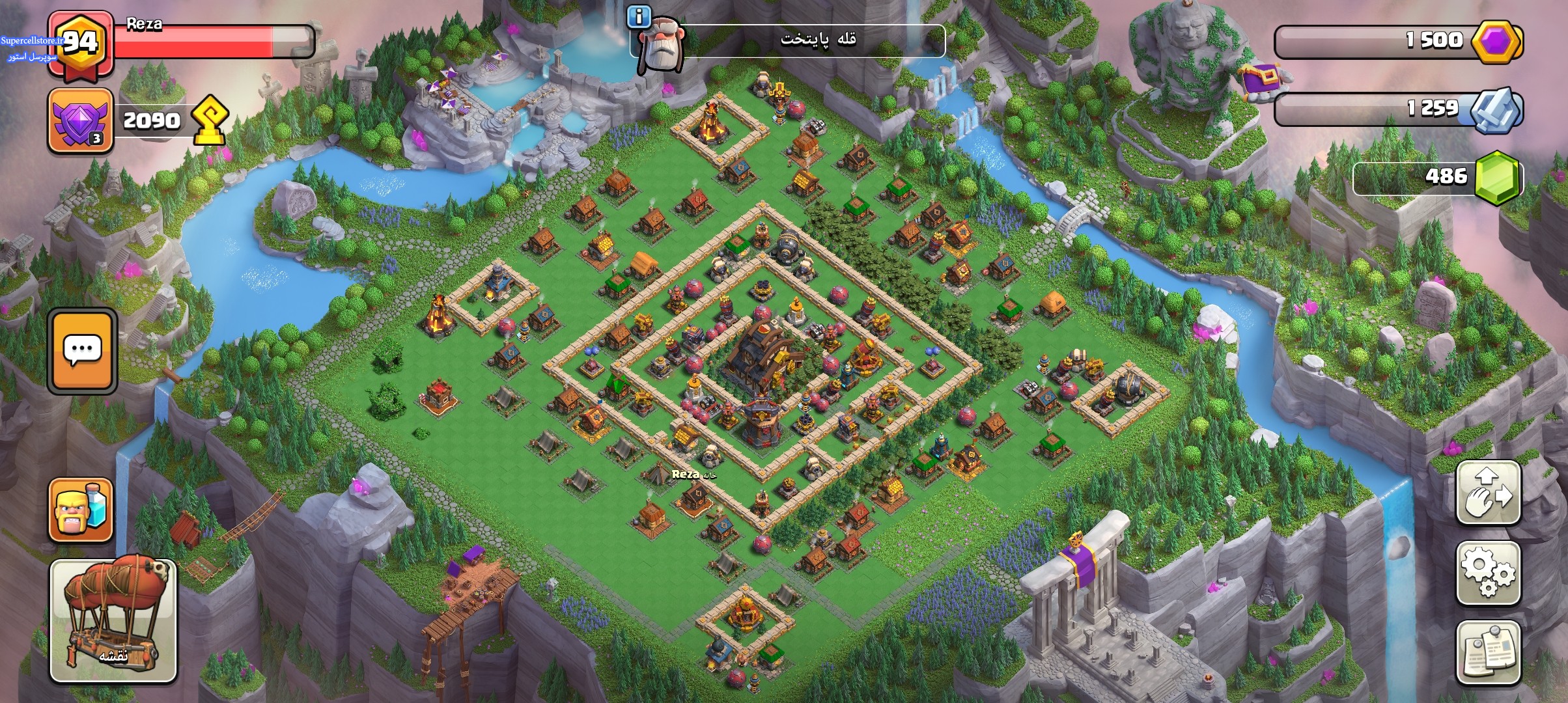Open the airship map button

113,620
